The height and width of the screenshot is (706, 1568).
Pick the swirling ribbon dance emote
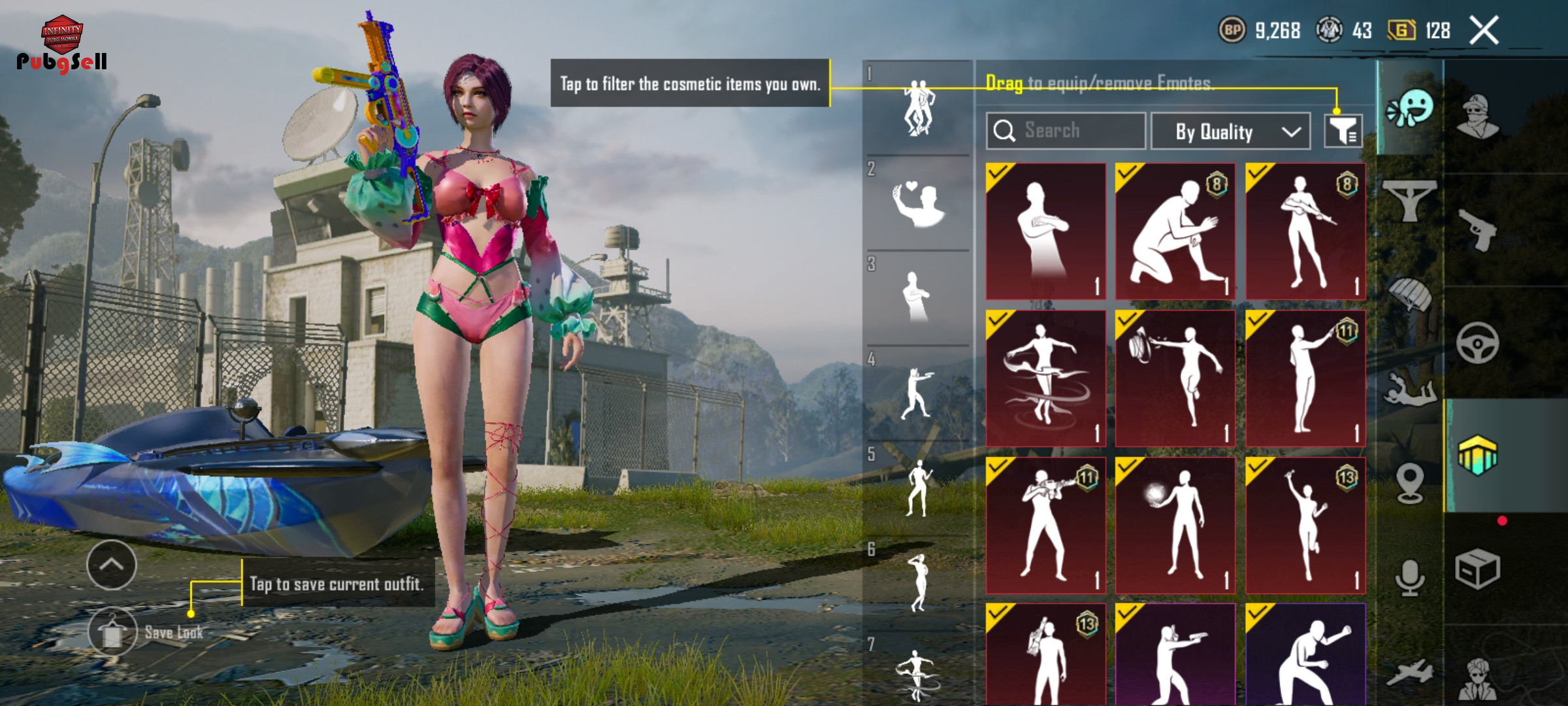click(x=1045, y=378)
